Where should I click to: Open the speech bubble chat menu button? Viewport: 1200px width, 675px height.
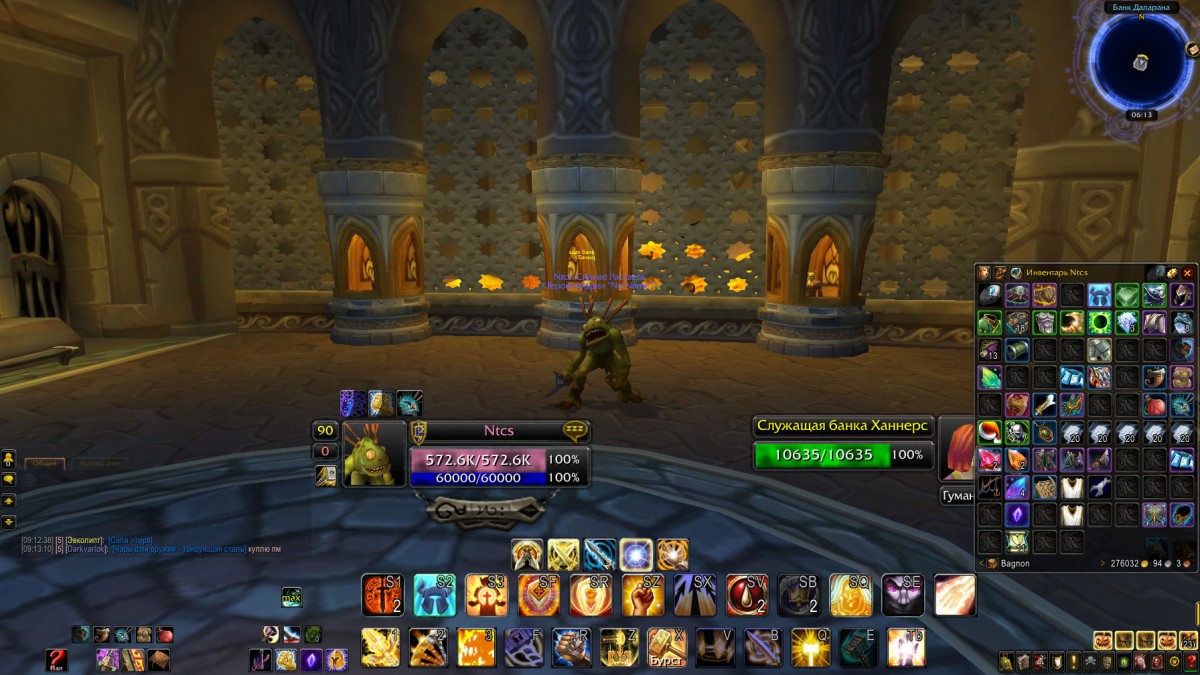pyautogui.click(x=9, y=480)
